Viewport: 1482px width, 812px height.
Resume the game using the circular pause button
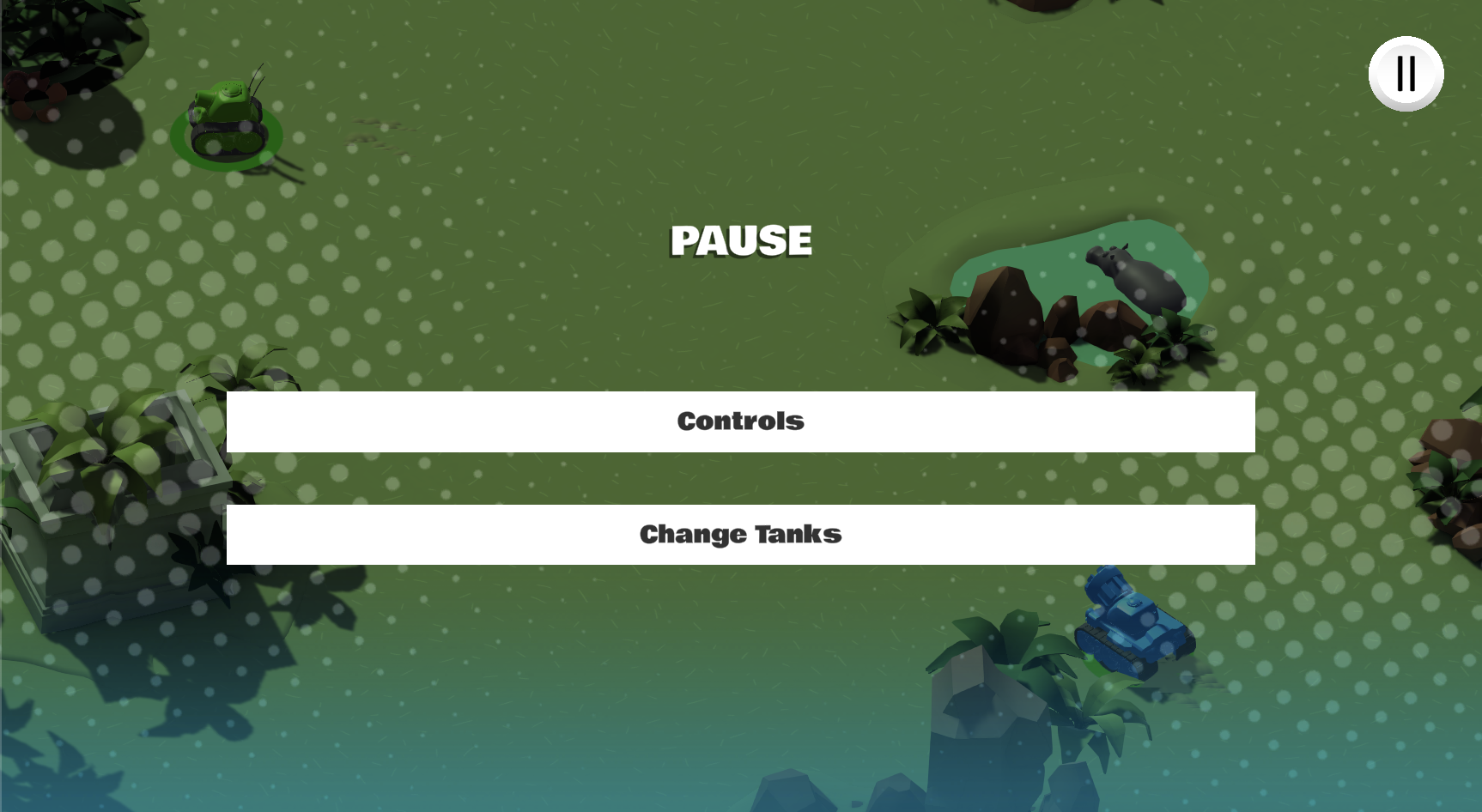click(x=1406, y=74)
